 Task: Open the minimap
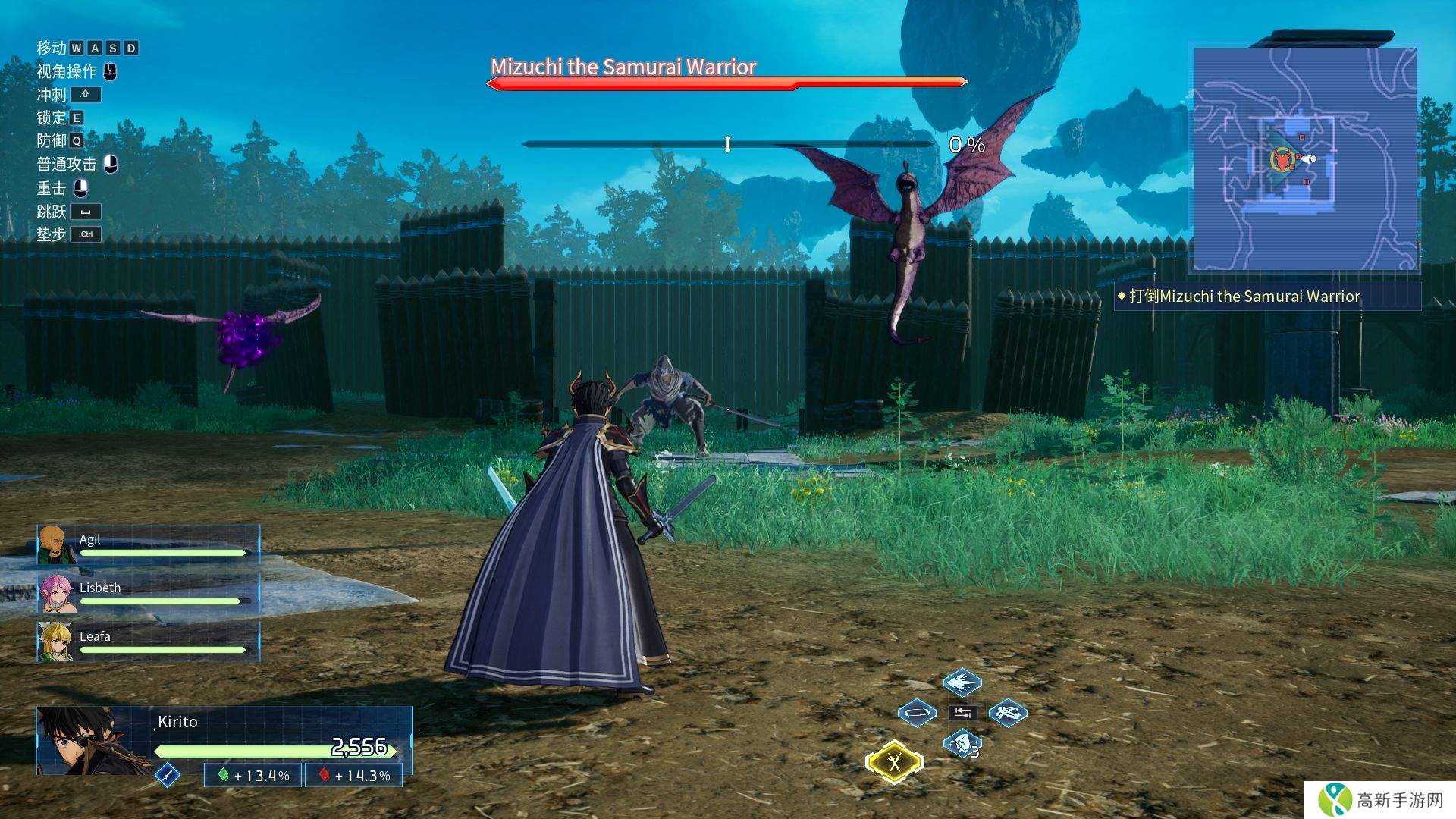click(1305, 158)
